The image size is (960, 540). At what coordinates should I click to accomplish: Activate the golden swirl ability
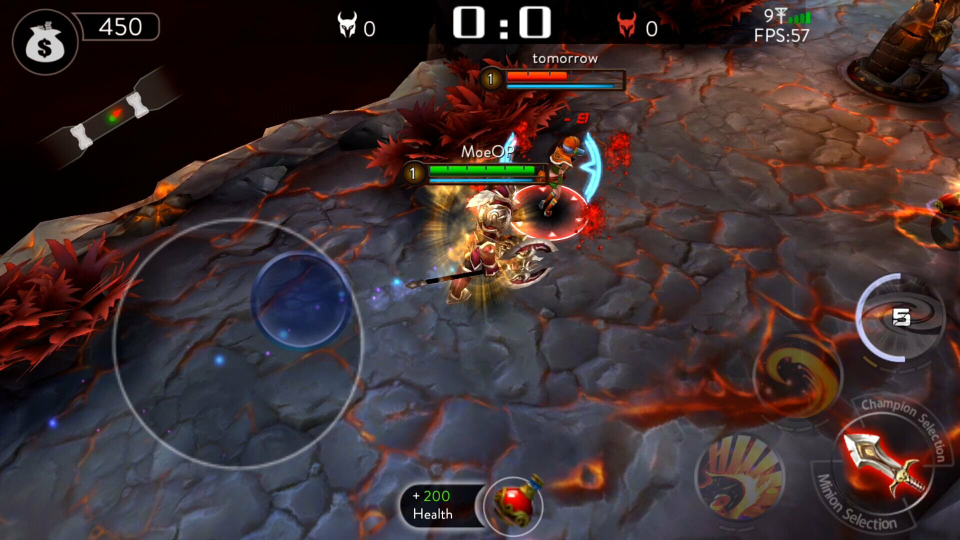pos(797,375)
